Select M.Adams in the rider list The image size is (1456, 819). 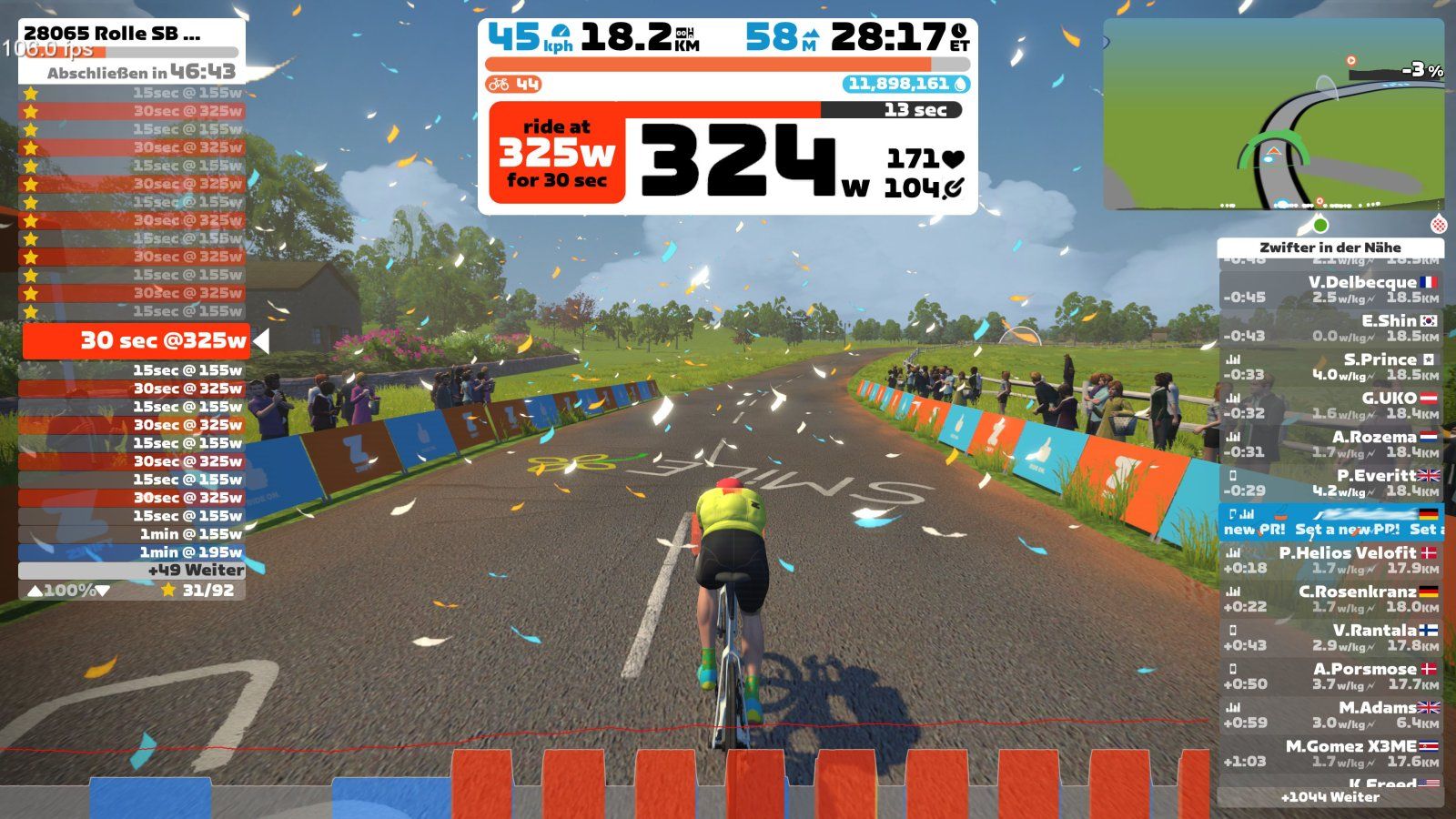1330,714
